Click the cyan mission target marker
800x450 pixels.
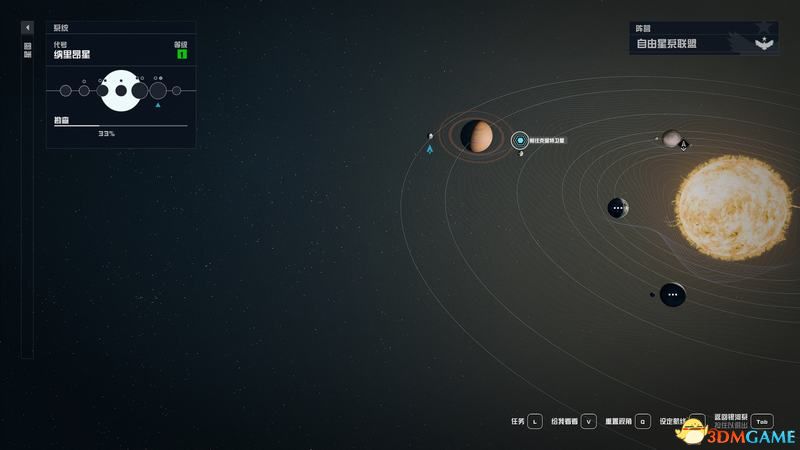click(x=519, y=141)
